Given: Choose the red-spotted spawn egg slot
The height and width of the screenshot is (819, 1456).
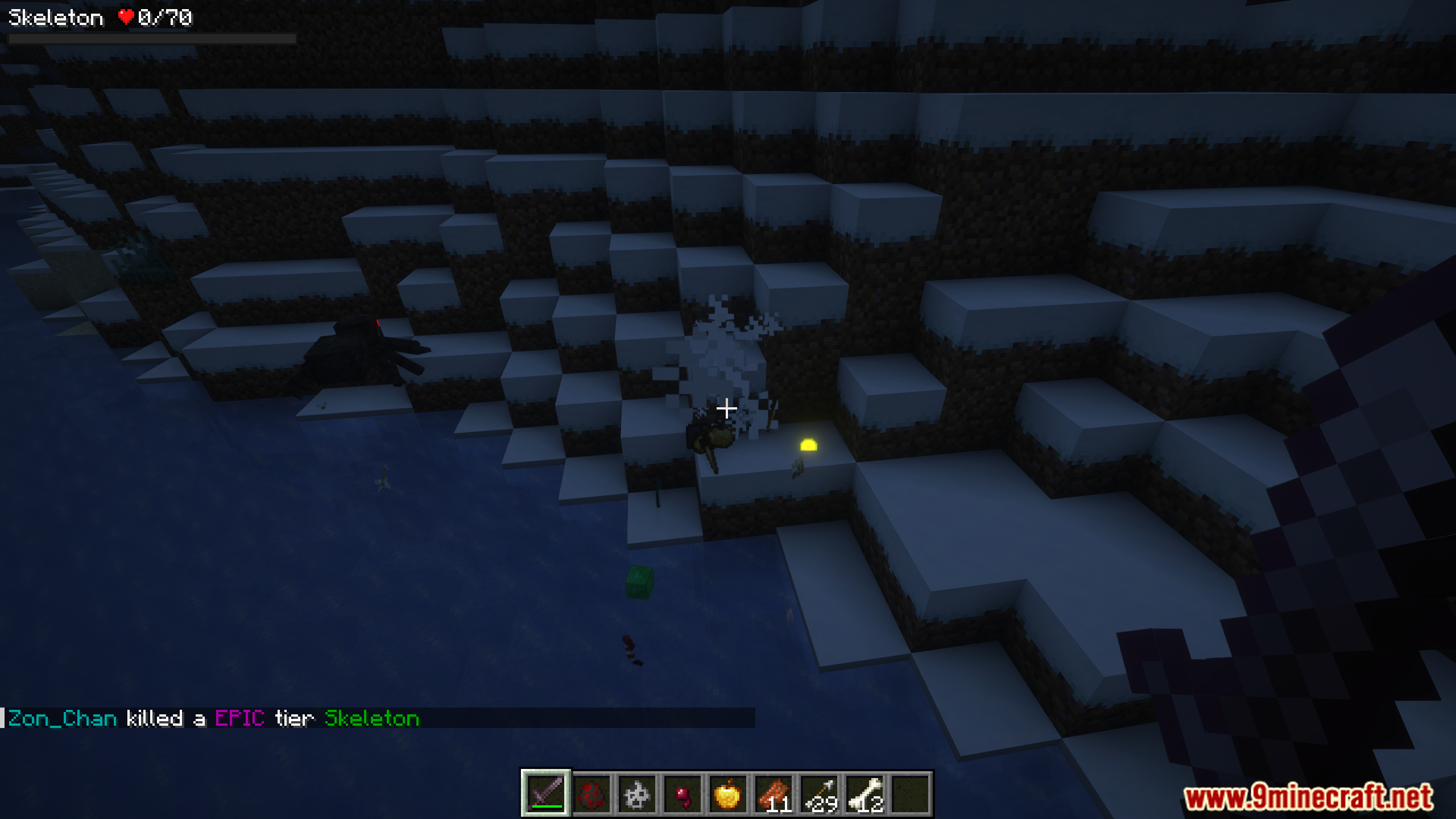Looking at the screenshot, I should (x=591, y=793).
